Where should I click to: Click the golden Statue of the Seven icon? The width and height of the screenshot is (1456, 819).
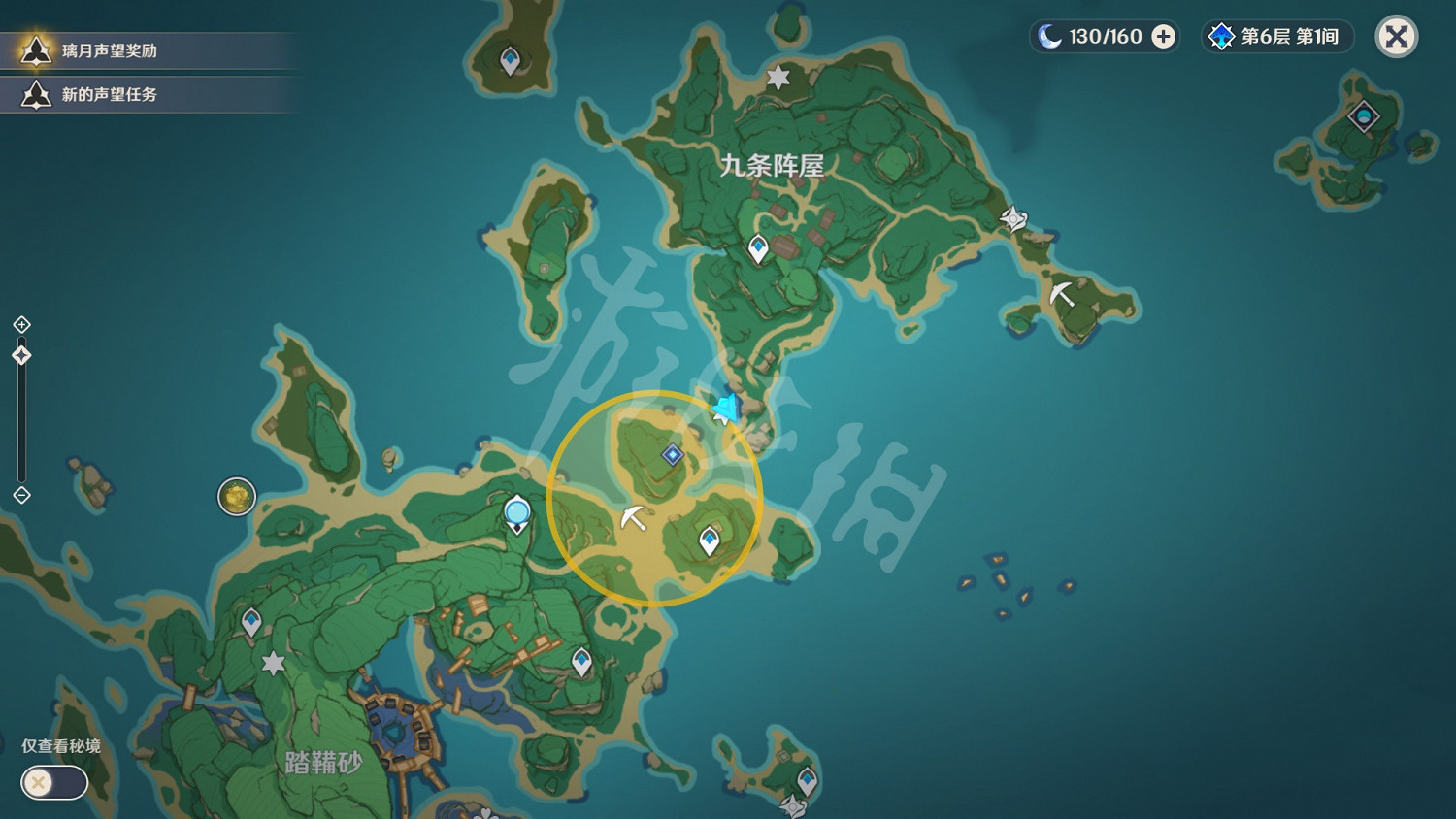[237, 497]
